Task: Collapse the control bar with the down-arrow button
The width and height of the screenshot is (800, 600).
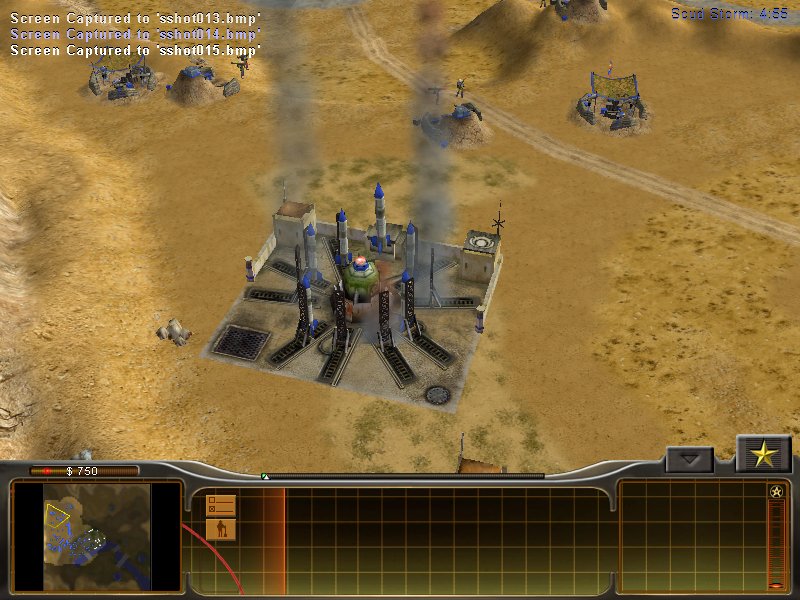Action: [690, 460]
